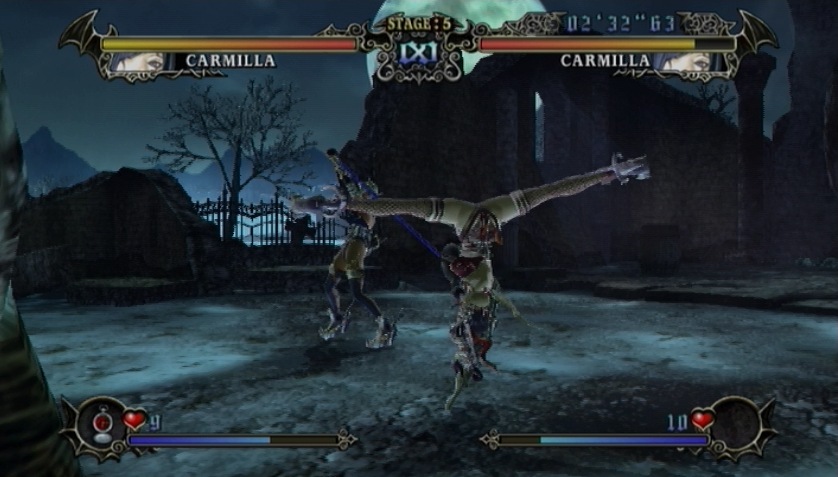Select player one's Carmilla portrait
Screen dimensions: 838x477
[x=136, y=61]
